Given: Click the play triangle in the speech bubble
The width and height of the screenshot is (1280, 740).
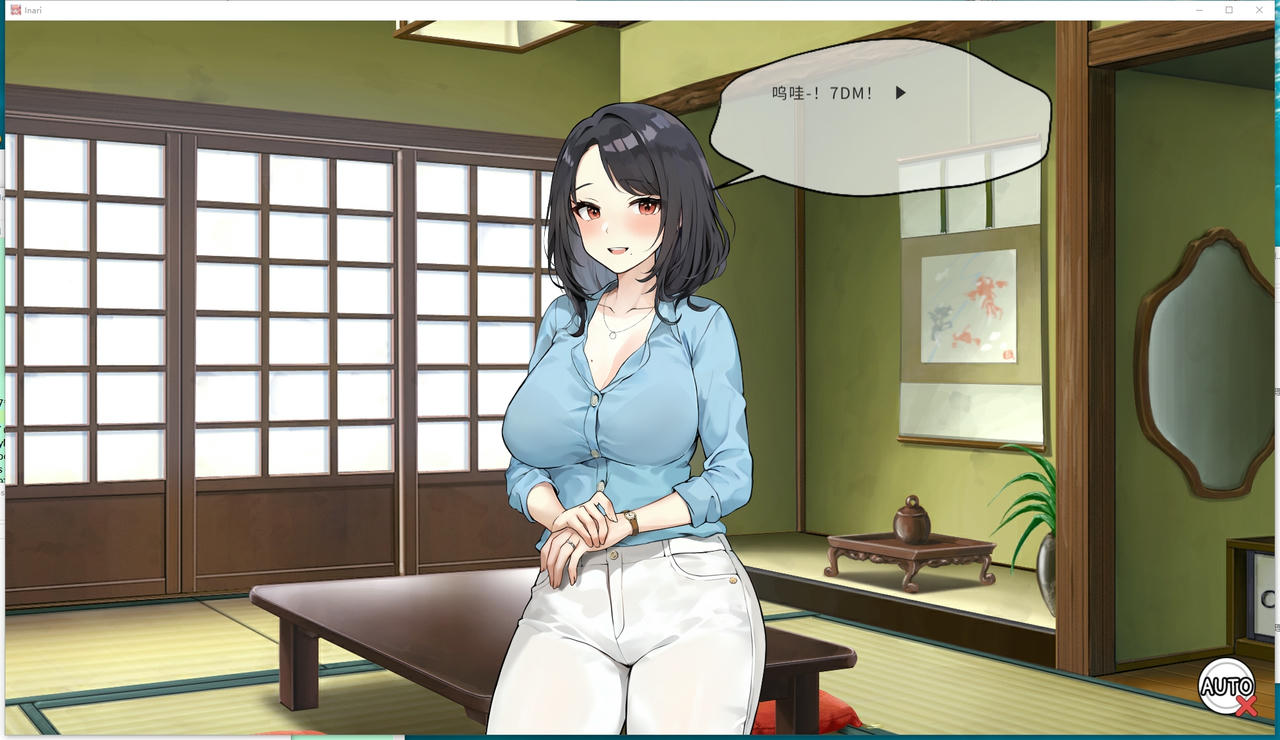Looking at the screenshot, I should pos(901,93).
